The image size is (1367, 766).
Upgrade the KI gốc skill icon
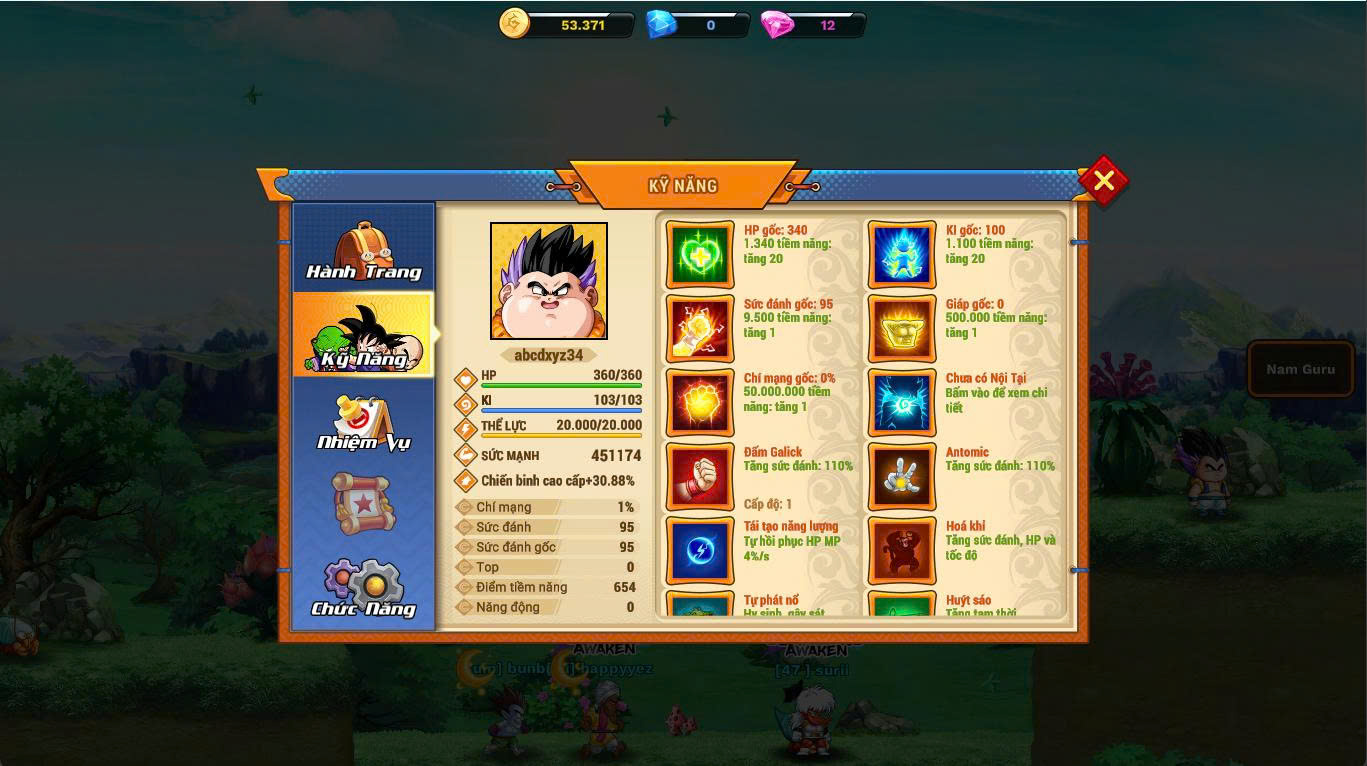click(x=902, y=255)
